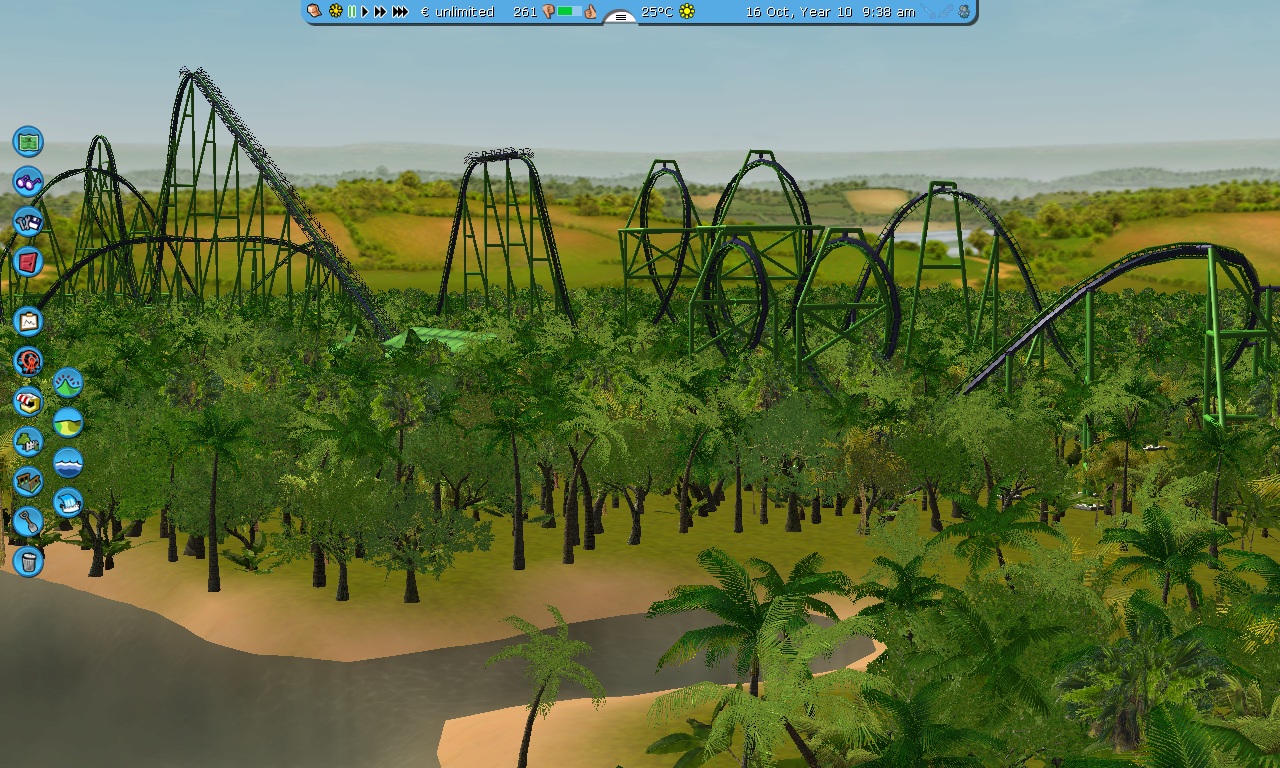Open the scenery menu with tree and fence
This screenshot has width=1280, height=768.
point(28,441)
